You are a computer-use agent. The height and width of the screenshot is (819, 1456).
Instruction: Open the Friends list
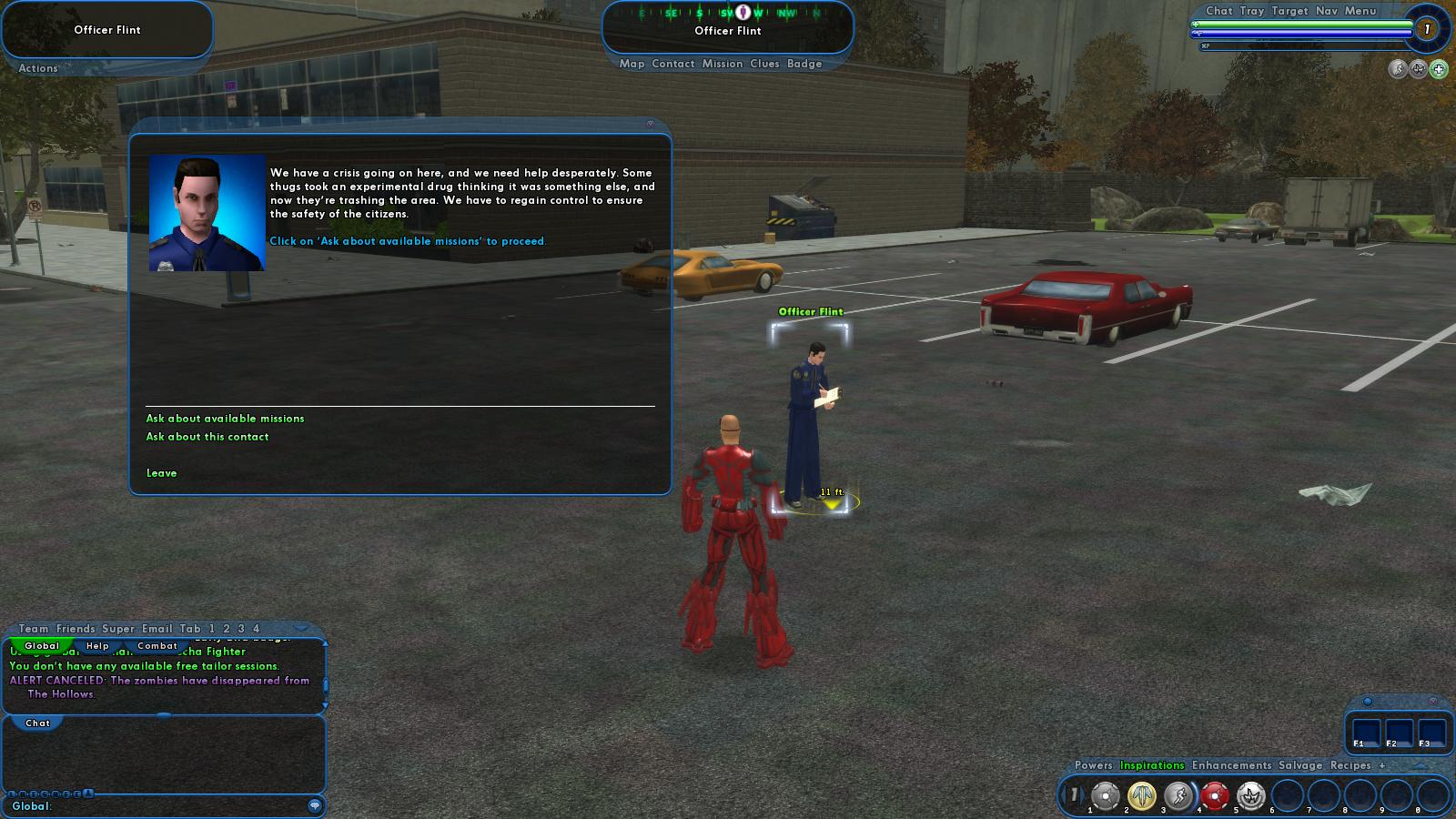click(76, 629)
